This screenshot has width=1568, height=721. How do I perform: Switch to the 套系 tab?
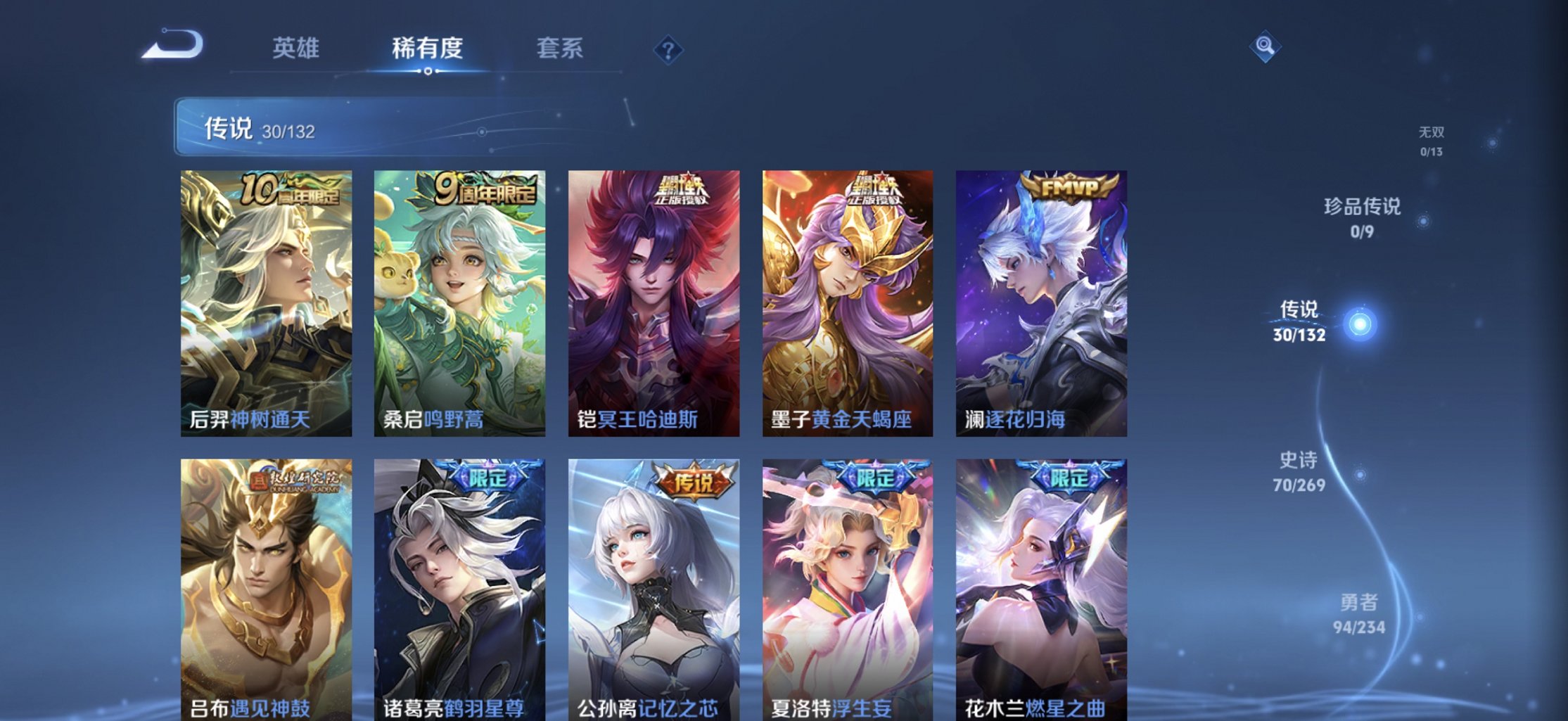559,48
